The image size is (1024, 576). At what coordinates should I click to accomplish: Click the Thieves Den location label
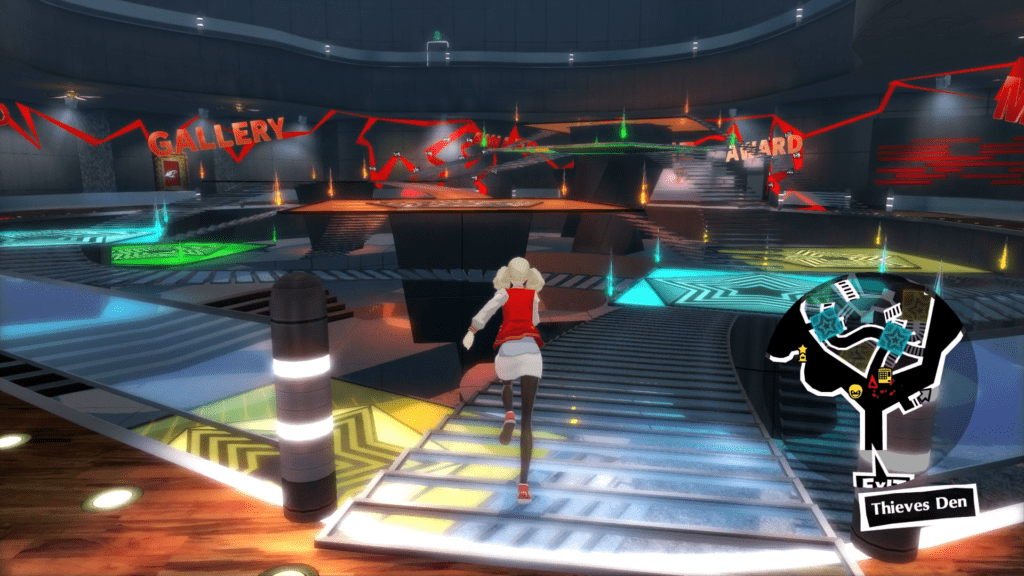pyautogui.click(x=917, y=504)
